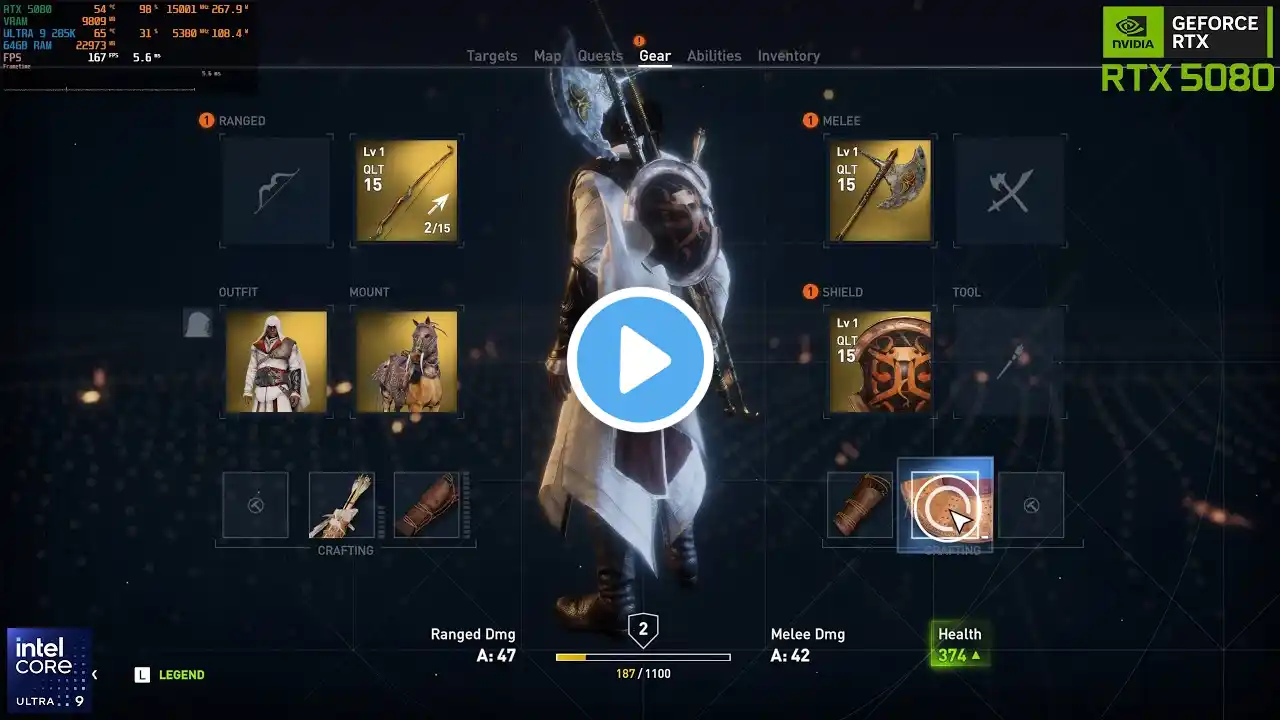
Task: Choose the empty ranged bow slot
Action: (x=275, y=191)
